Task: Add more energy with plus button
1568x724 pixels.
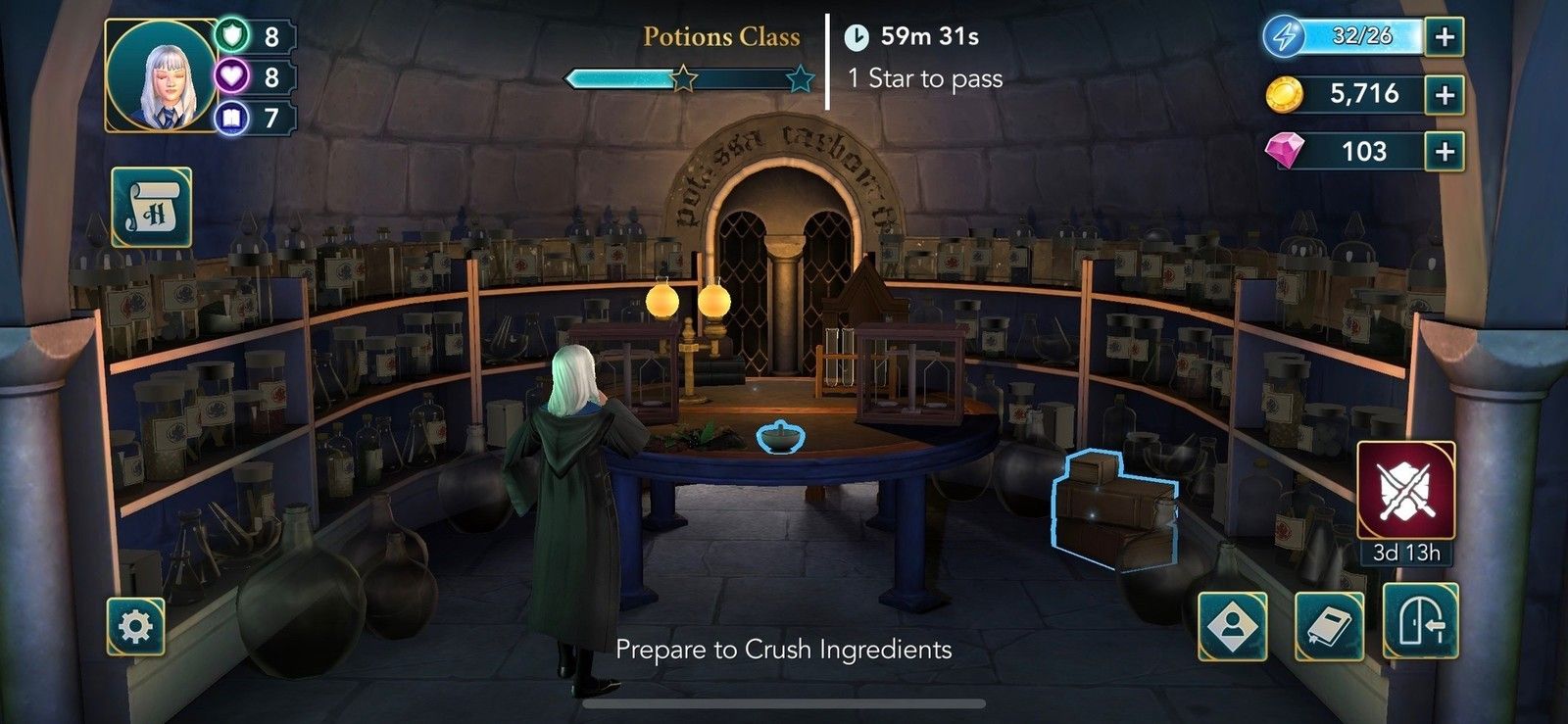Action: pos(1444,37)
